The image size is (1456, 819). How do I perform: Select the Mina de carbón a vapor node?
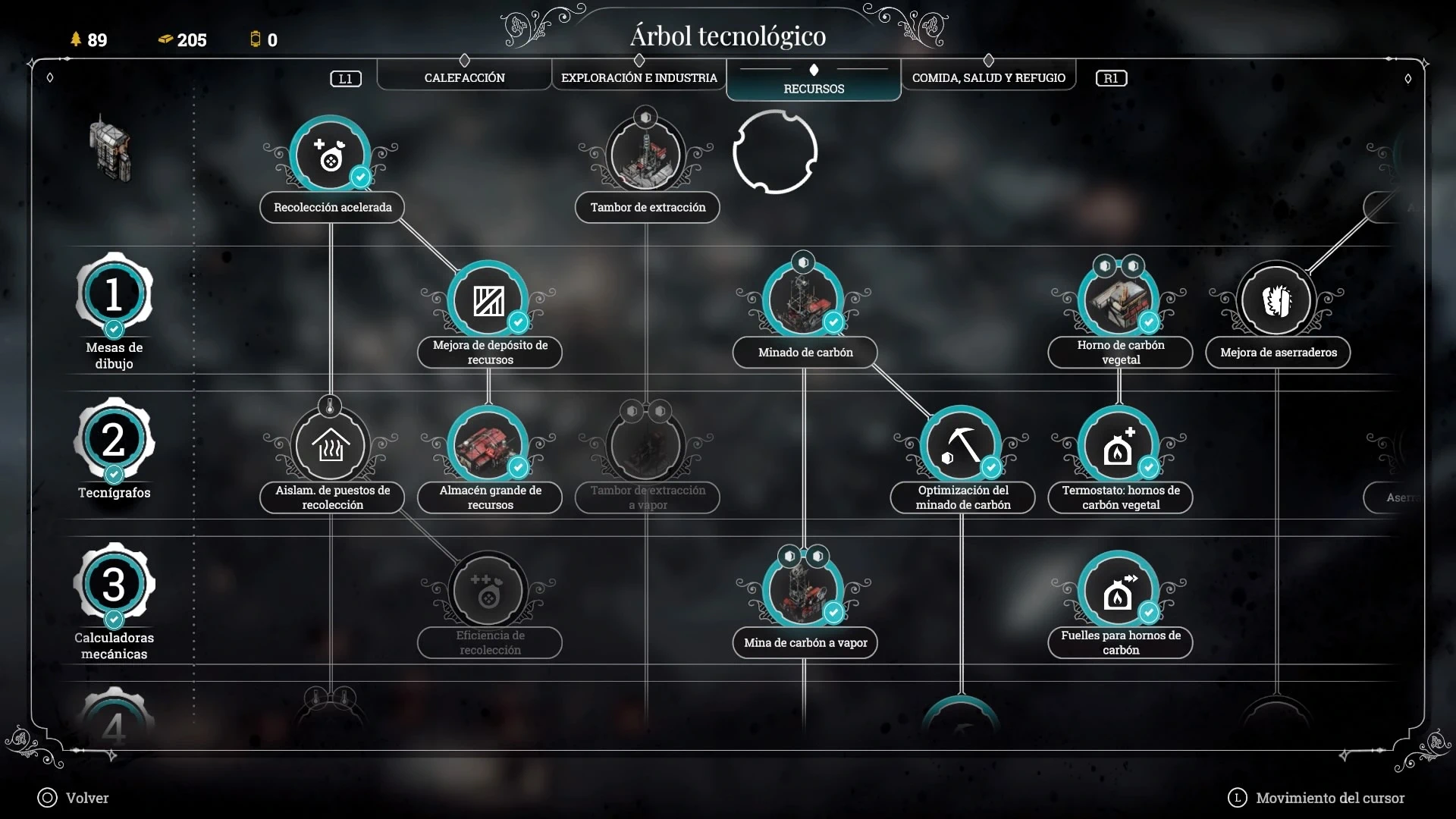(x=804, y=591)
